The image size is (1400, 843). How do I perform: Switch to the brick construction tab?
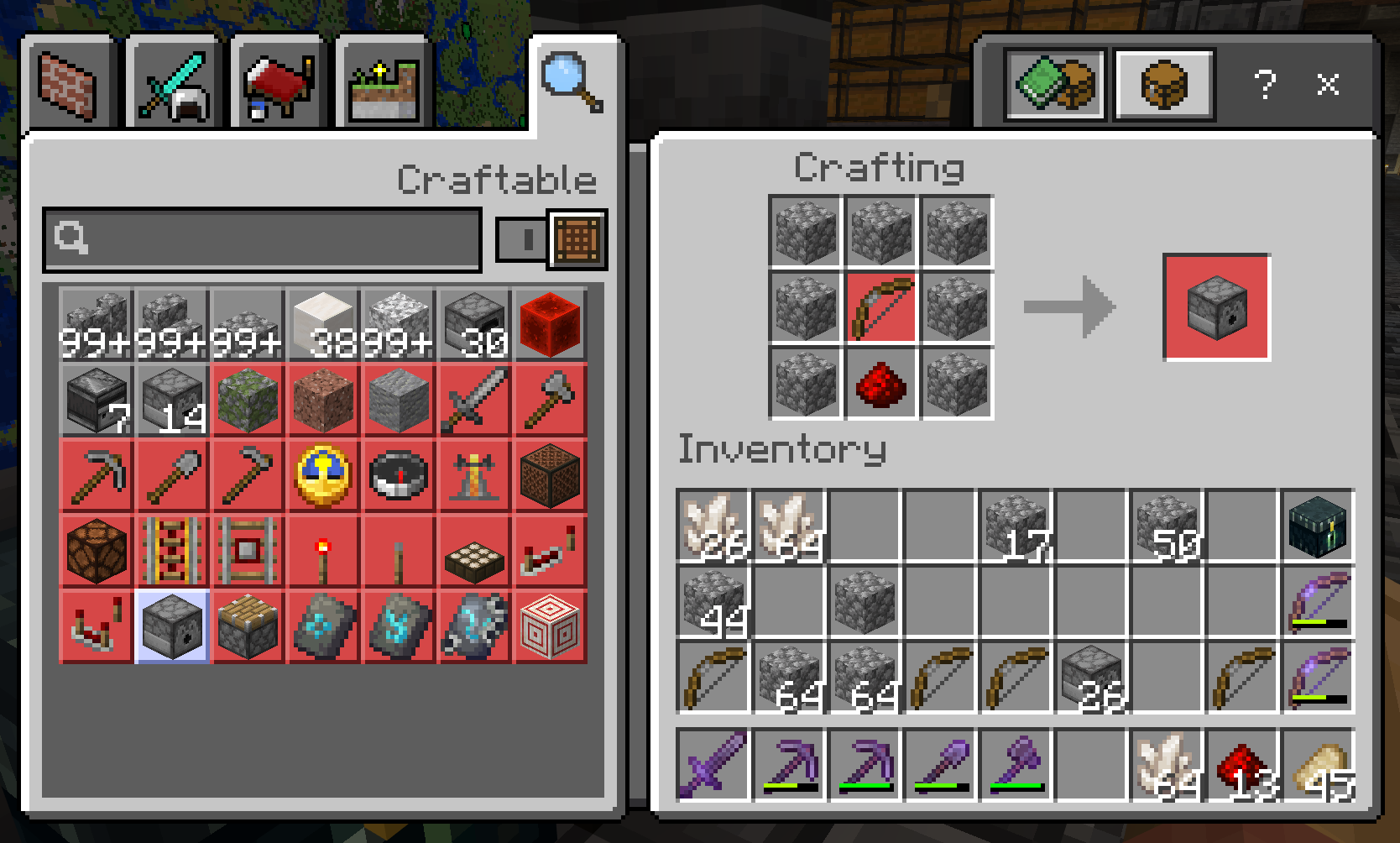point(68,86)
